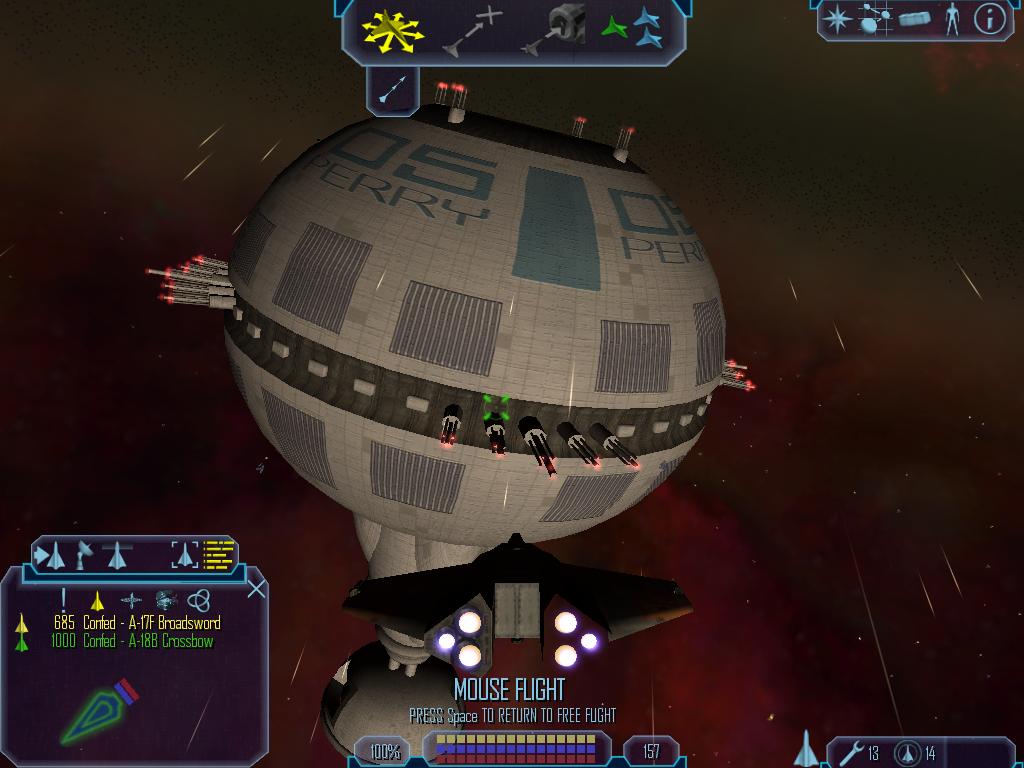Click the small arrow tab under the command bar
Image resolution: width=1024 pixels, height=768 pixels.
click(391, 91)
